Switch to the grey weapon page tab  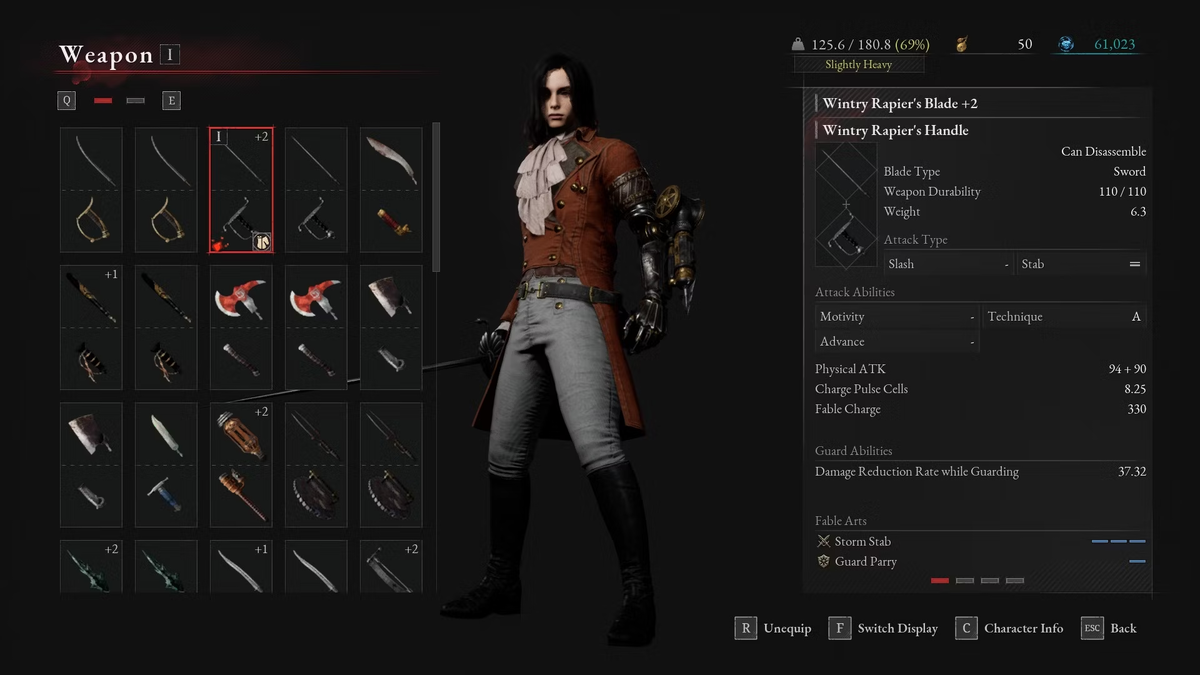click(136, 101)
